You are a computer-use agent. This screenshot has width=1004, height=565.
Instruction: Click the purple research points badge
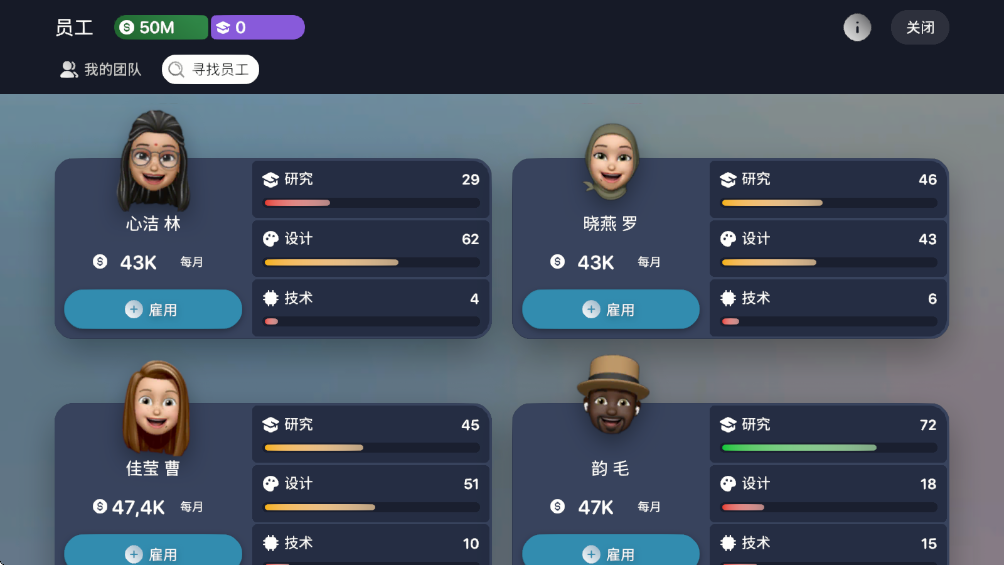tap(257, 28)
